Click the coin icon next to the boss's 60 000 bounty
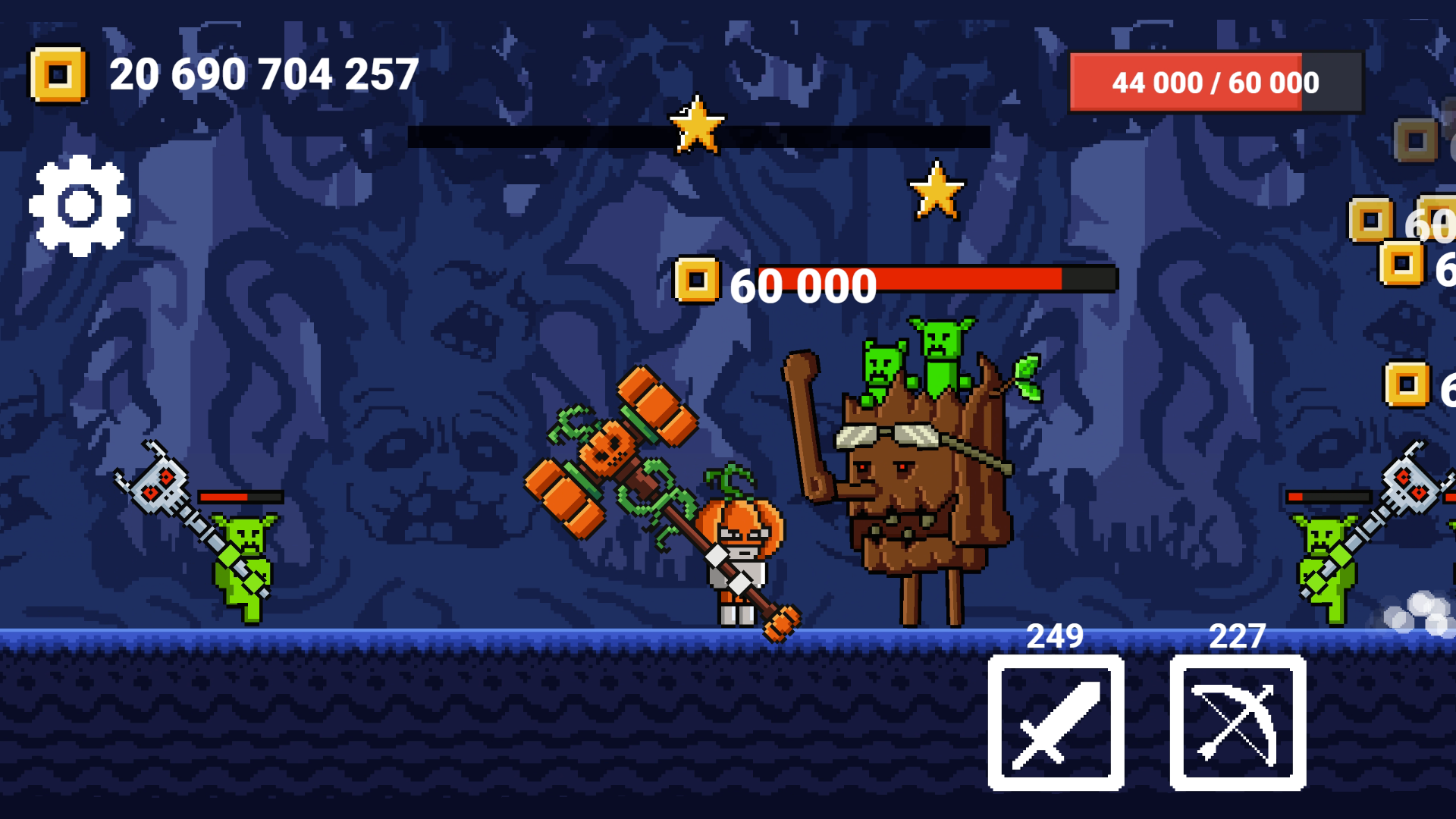The height and width of the screenshot is (819, 1456). (696, 282)
